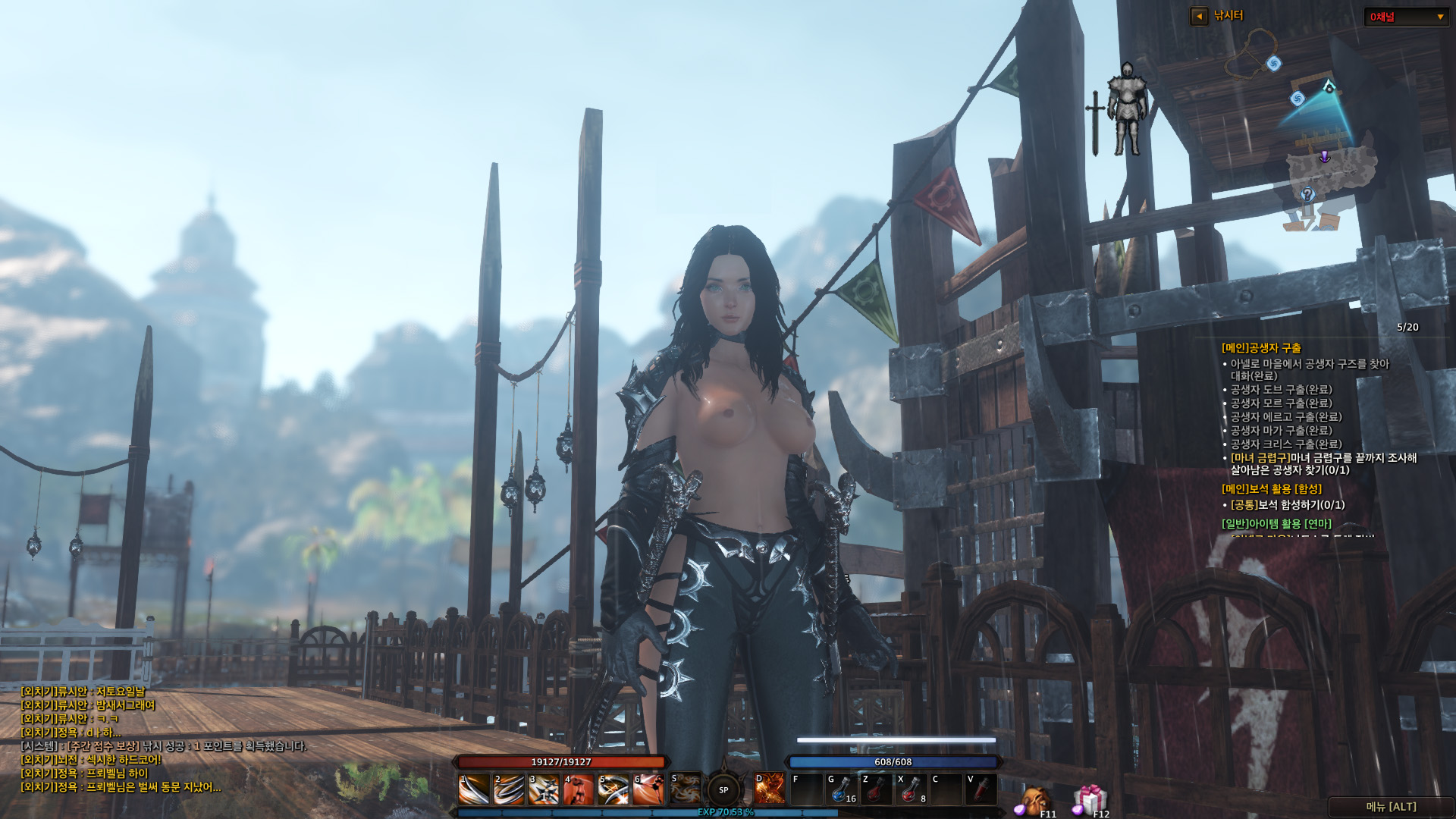Select the question mark marker on minimap
1456x819 pixels.
1307,194
